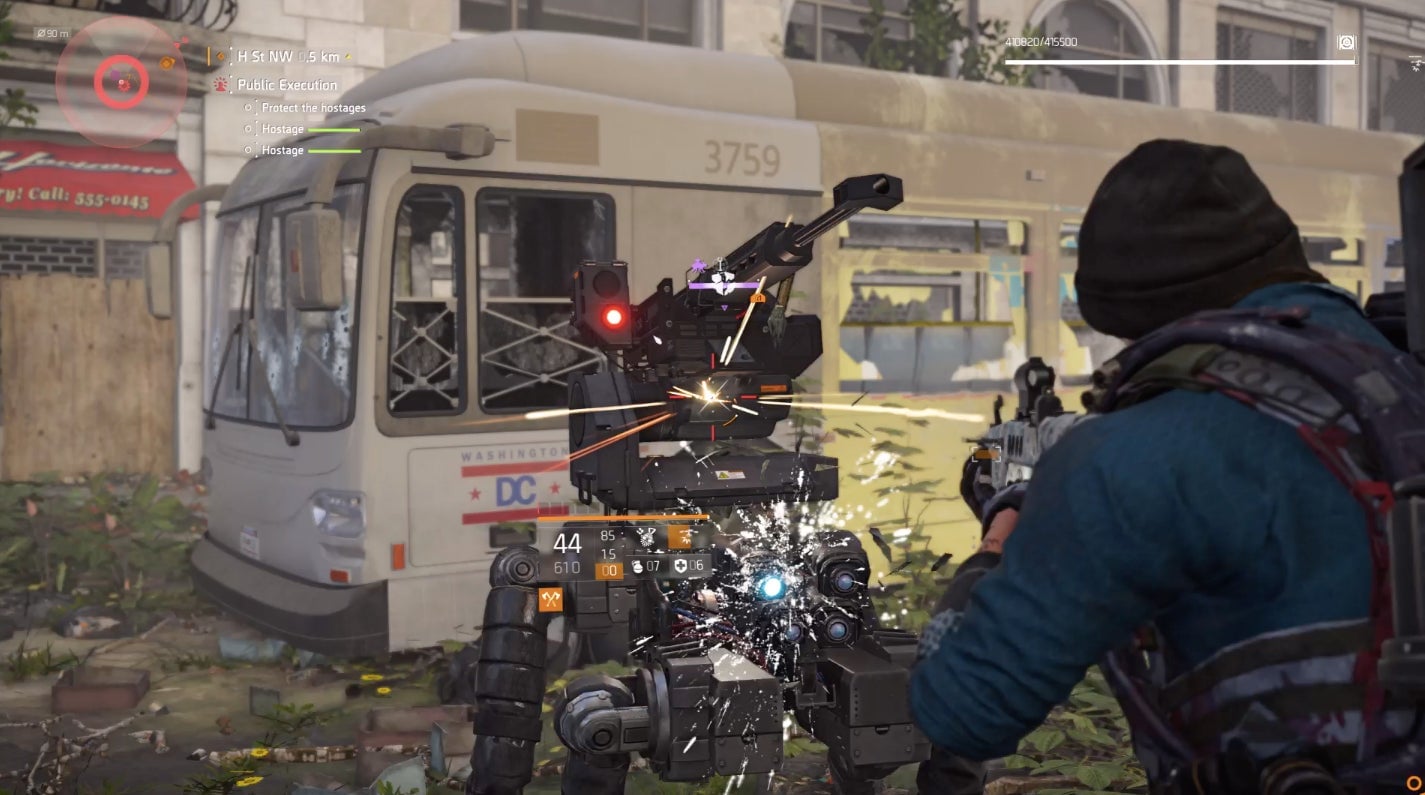Click the red siren icon beside Public Execution

coord(220,84)
